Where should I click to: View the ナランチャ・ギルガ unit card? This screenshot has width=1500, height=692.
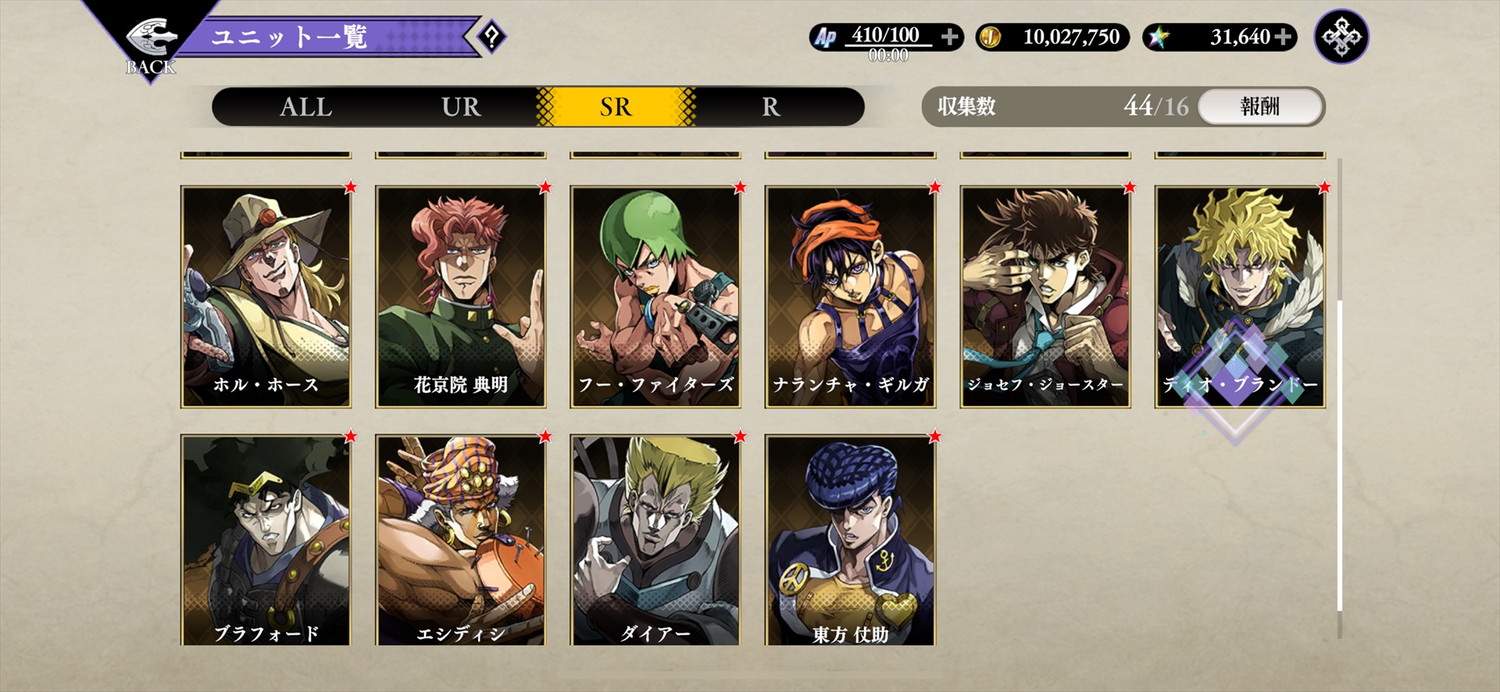tap(851, 297)
